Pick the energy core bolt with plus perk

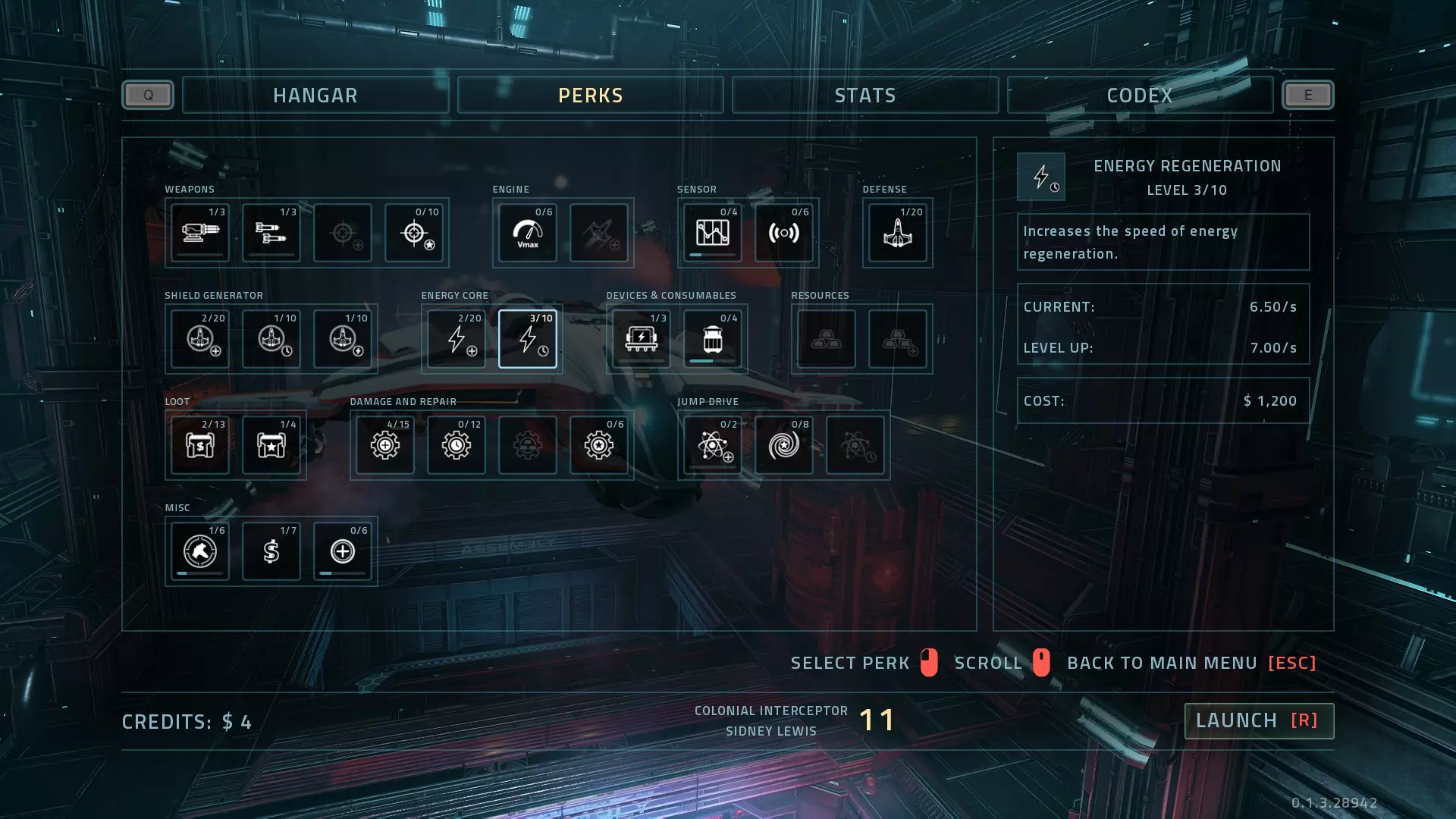457,339
